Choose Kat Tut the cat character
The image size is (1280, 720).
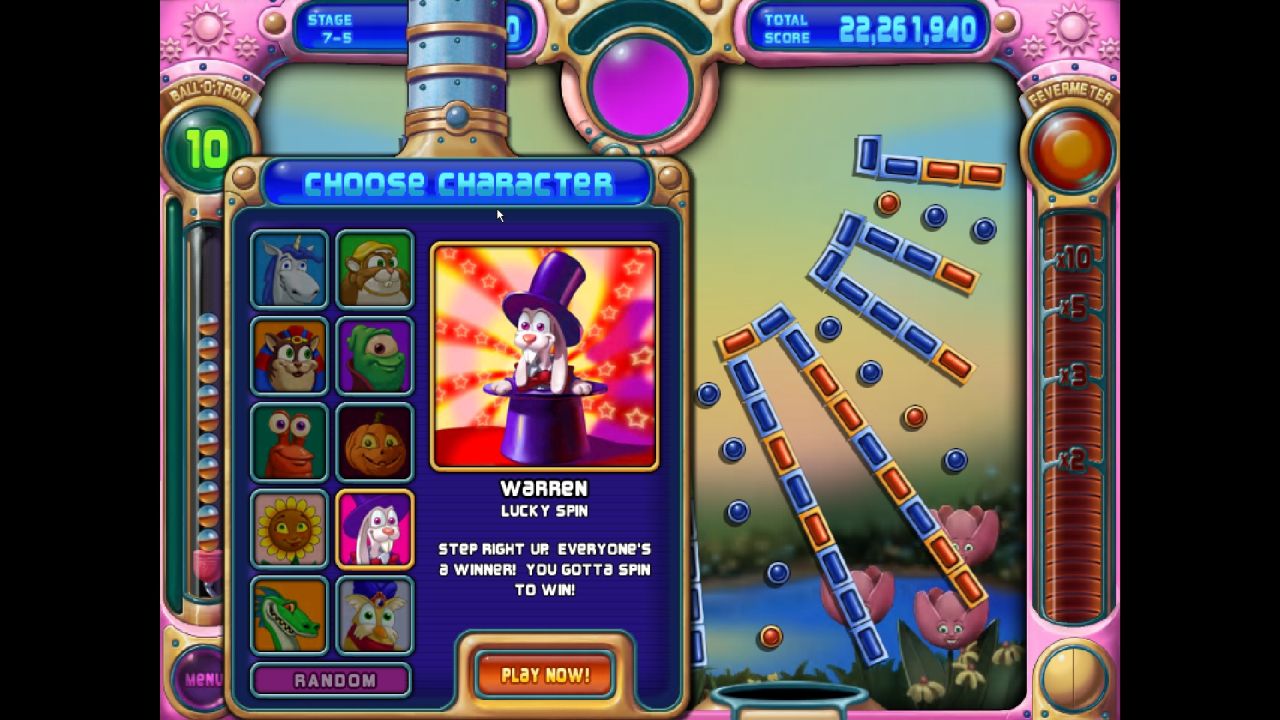[287, 353]
